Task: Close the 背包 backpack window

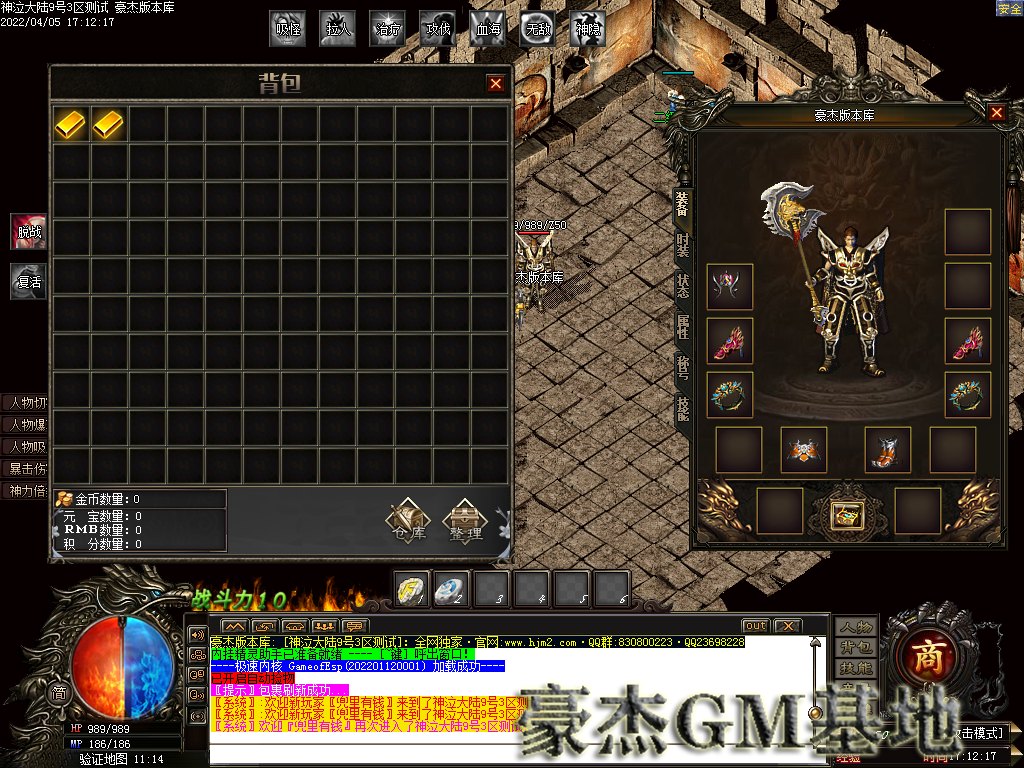Action: click(x=496, y=84)
